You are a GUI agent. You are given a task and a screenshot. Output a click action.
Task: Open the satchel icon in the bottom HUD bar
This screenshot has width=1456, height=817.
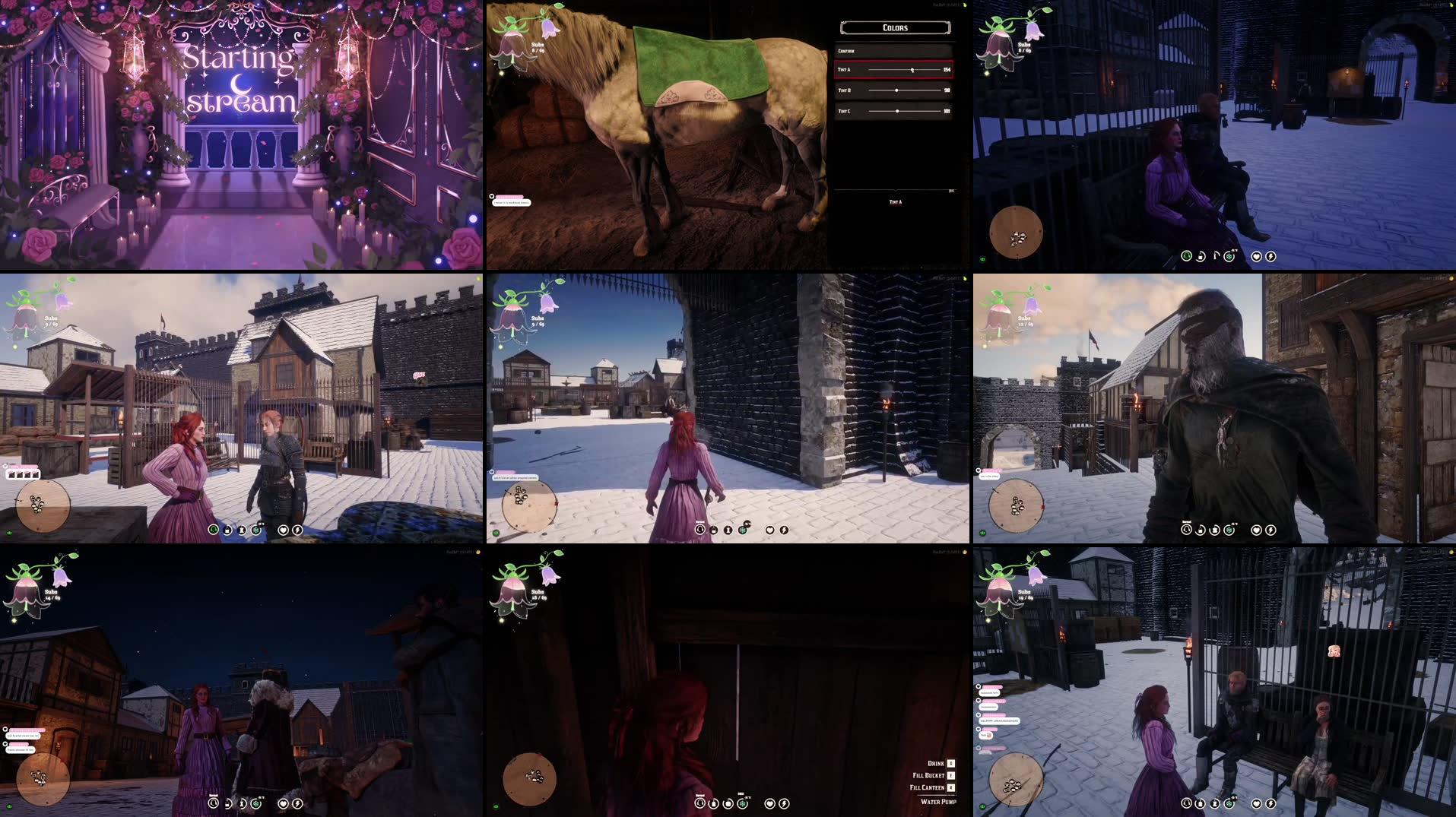[227, 530]
